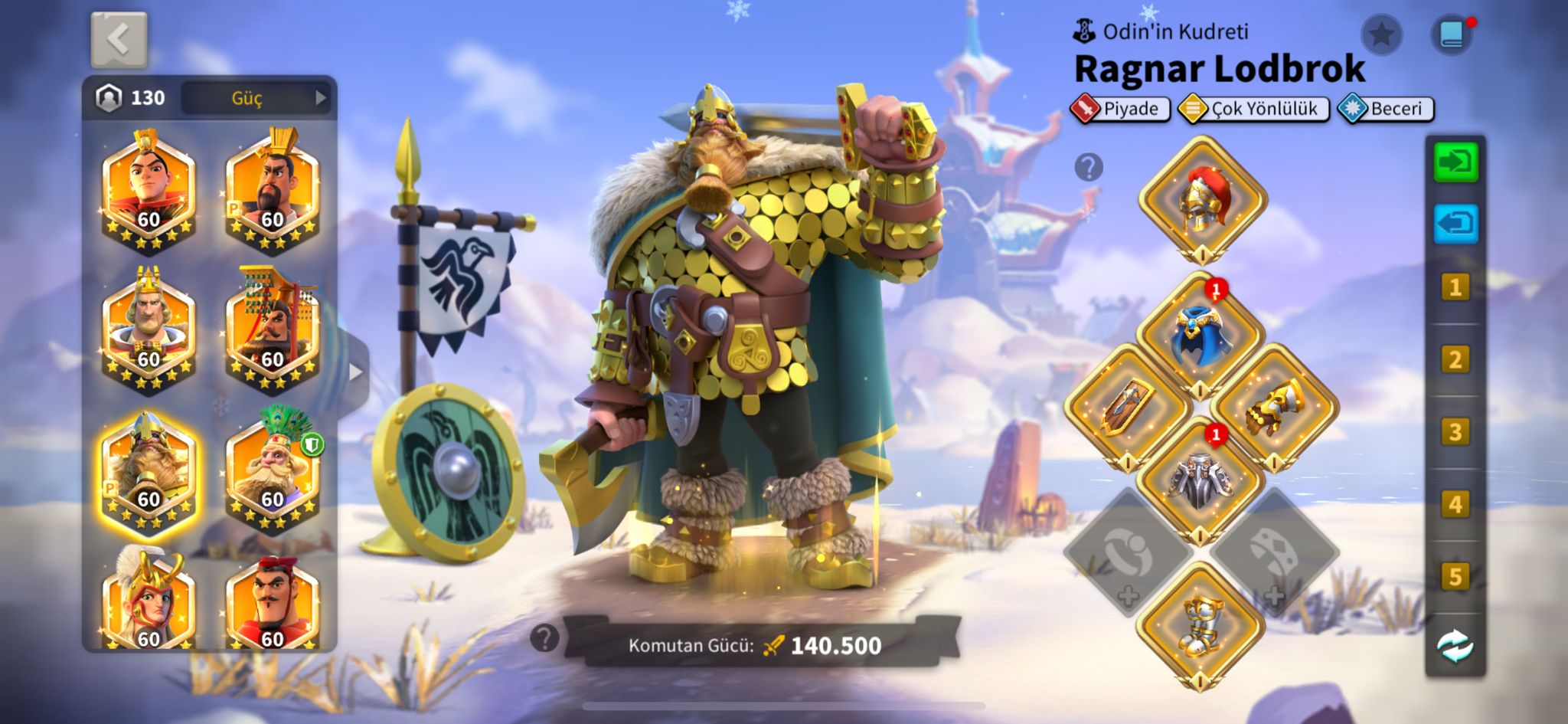The image size is (1568, 724).
Task: Open the silver leg armor slot
Action: 1200,480
